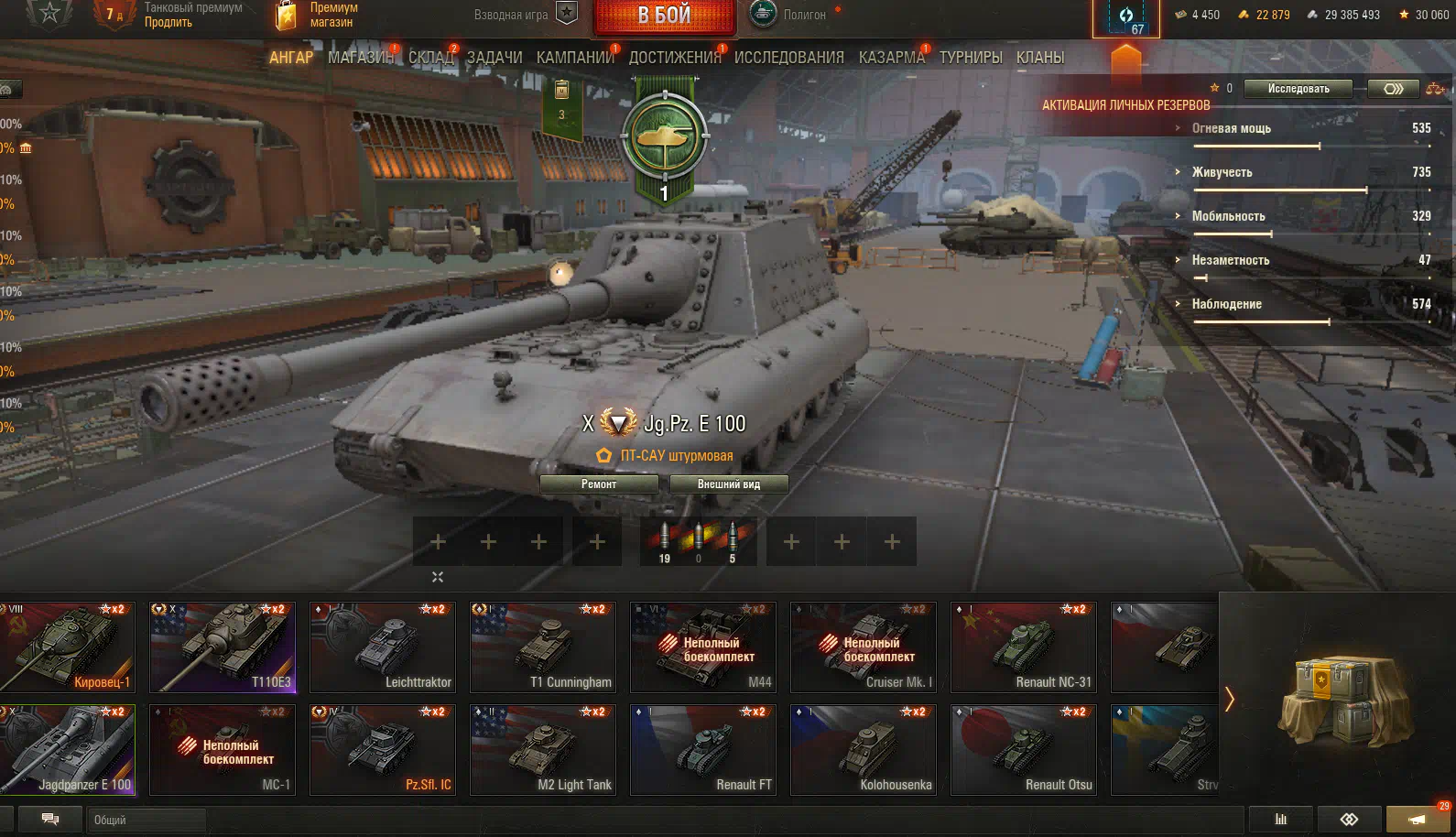Pick the Kolohousenka tank card

pos(864,749)
